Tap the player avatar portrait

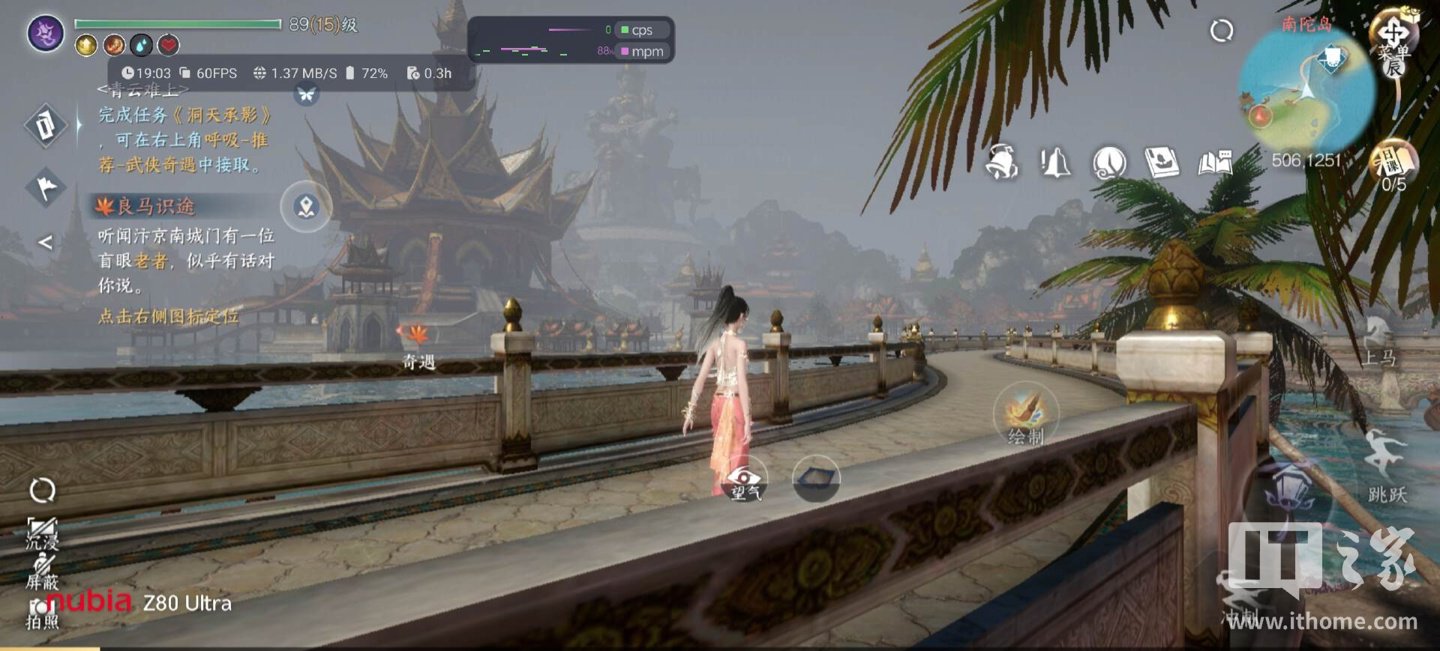pyautogui.click(x=45, y=33)
